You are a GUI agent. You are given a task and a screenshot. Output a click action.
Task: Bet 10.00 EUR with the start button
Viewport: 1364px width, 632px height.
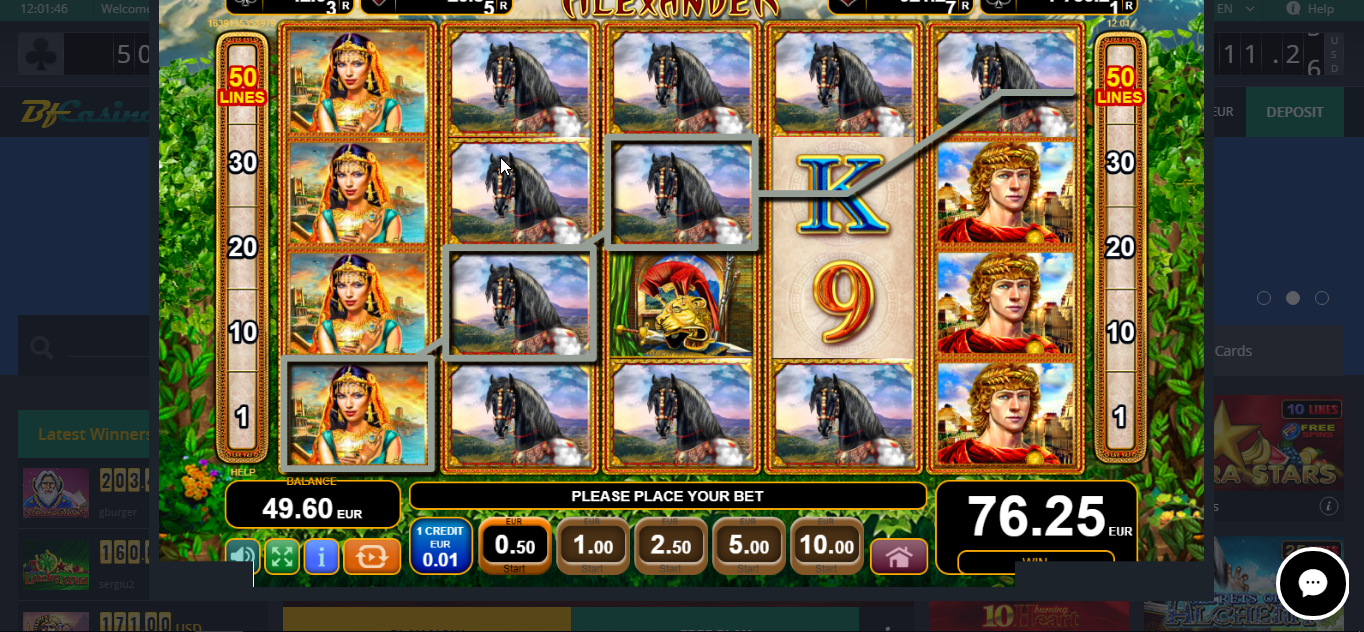point(827,546)
